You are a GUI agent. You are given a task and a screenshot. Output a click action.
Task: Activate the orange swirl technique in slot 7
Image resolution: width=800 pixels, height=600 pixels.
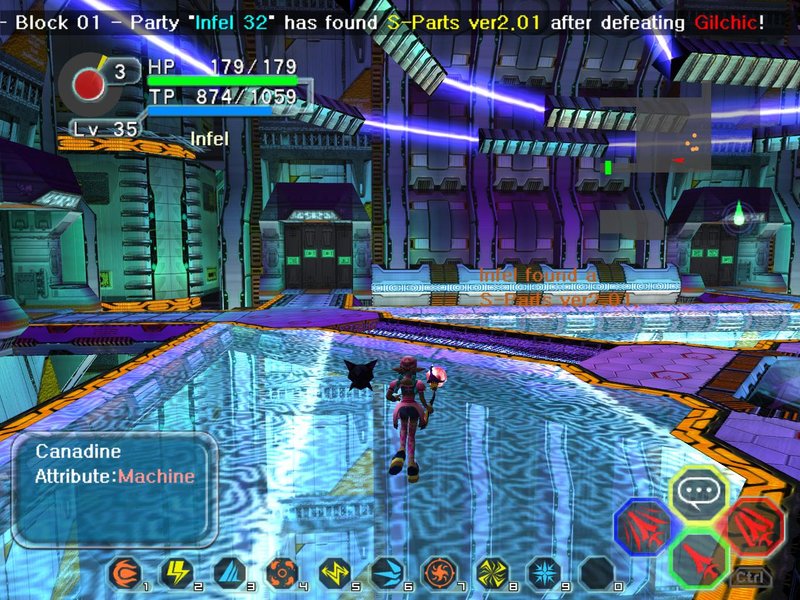coord(438,573)
